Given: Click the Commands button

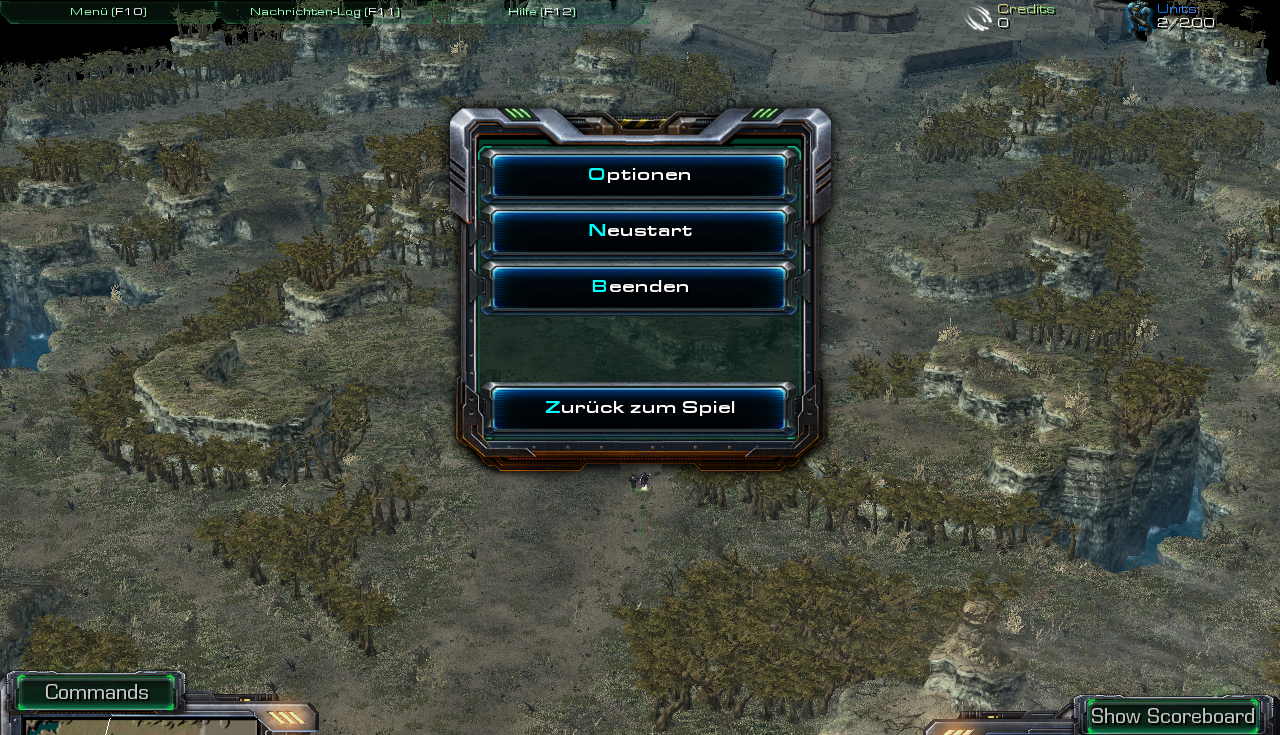Looking at the screenshot, I should tap(96, 692).
